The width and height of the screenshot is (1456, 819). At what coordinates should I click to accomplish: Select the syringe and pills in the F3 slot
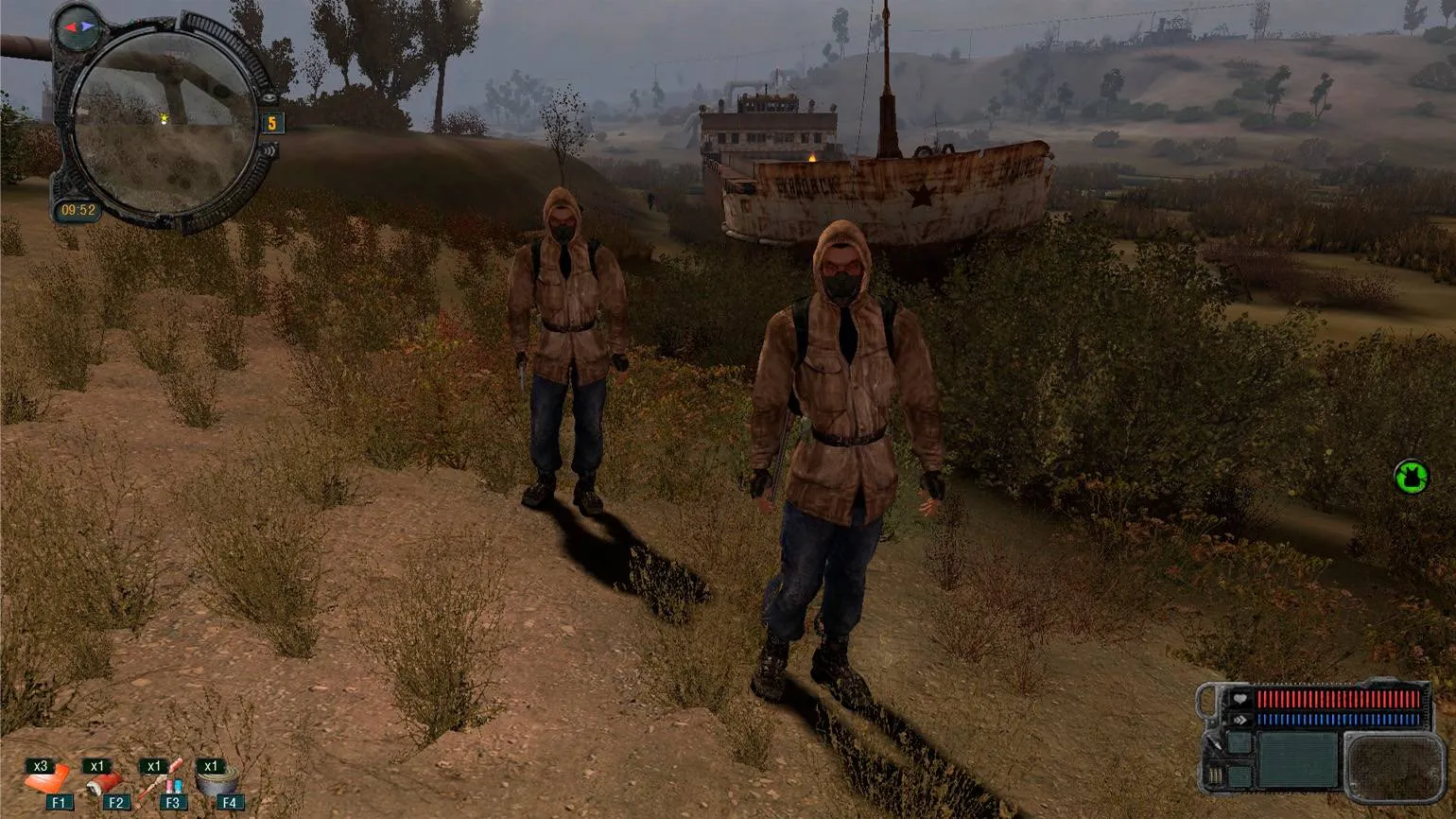pos(161,781)
